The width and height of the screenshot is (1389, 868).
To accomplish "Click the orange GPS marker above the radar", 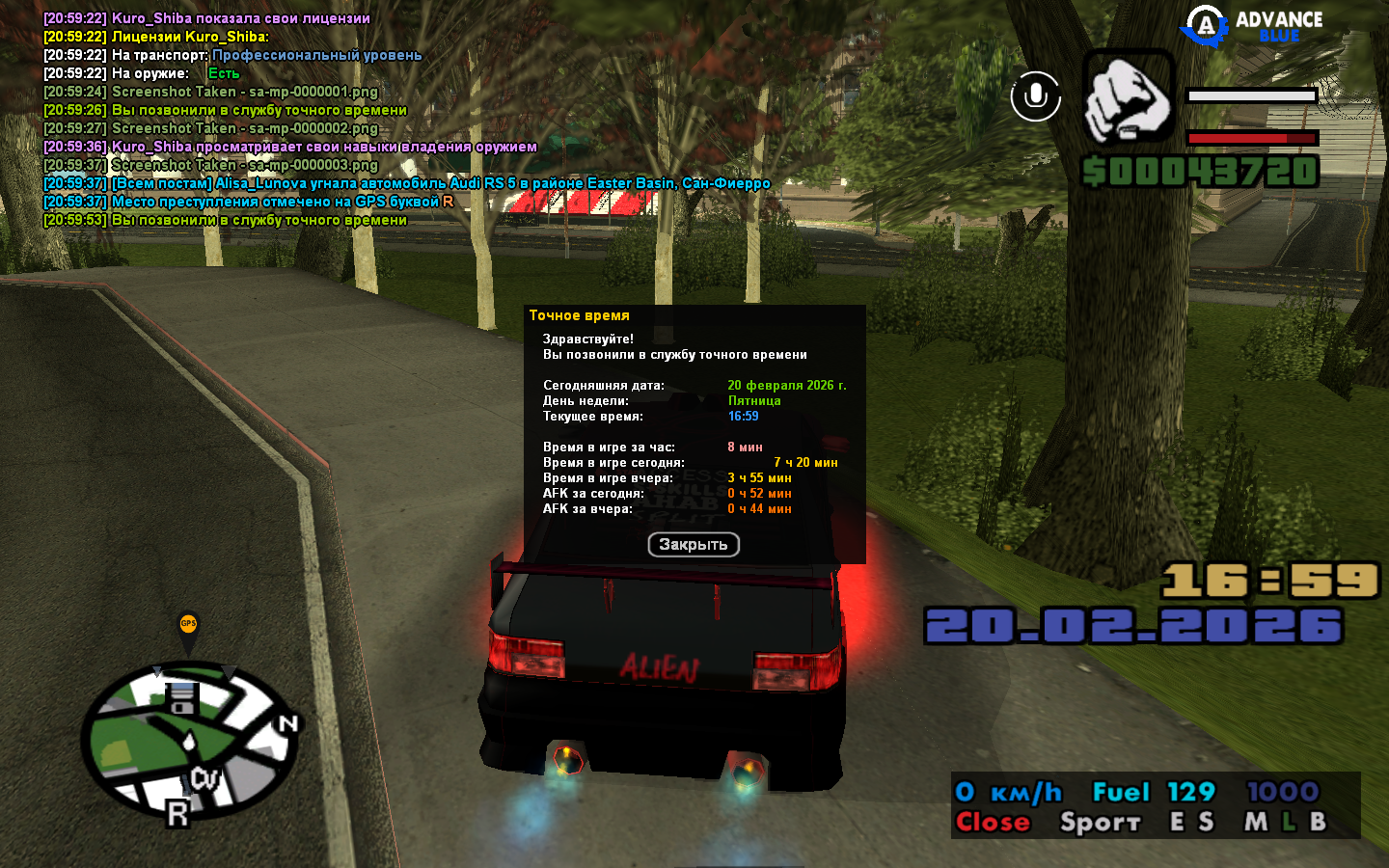I will coord(188,626).
